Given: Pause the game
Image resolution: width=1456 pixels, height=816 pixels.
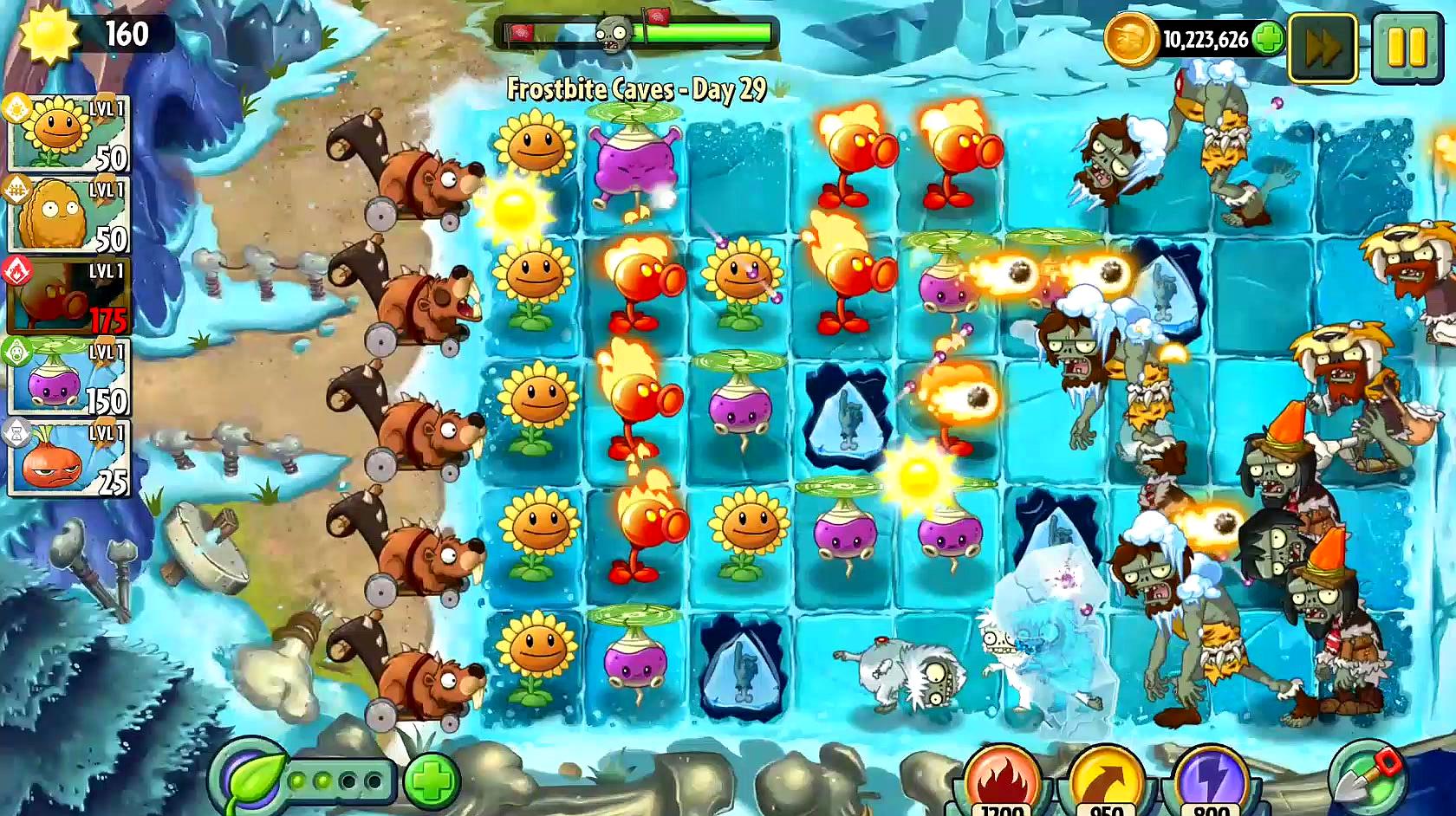Looking at the screenshot, I should click(x=1406, y=48).
